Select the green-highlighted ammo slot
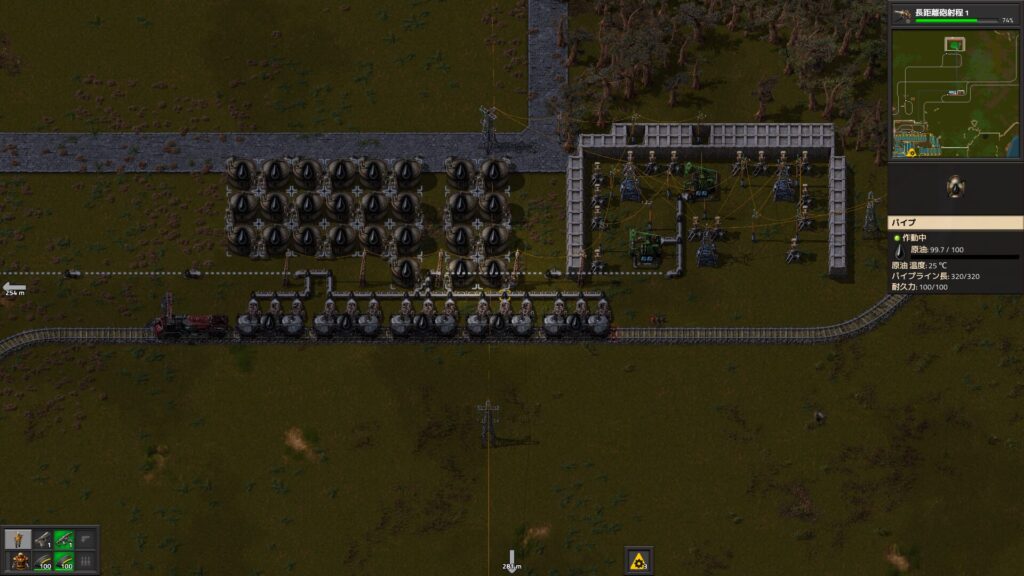Screen dimensions: 1024x576 [x=64, y=561]
